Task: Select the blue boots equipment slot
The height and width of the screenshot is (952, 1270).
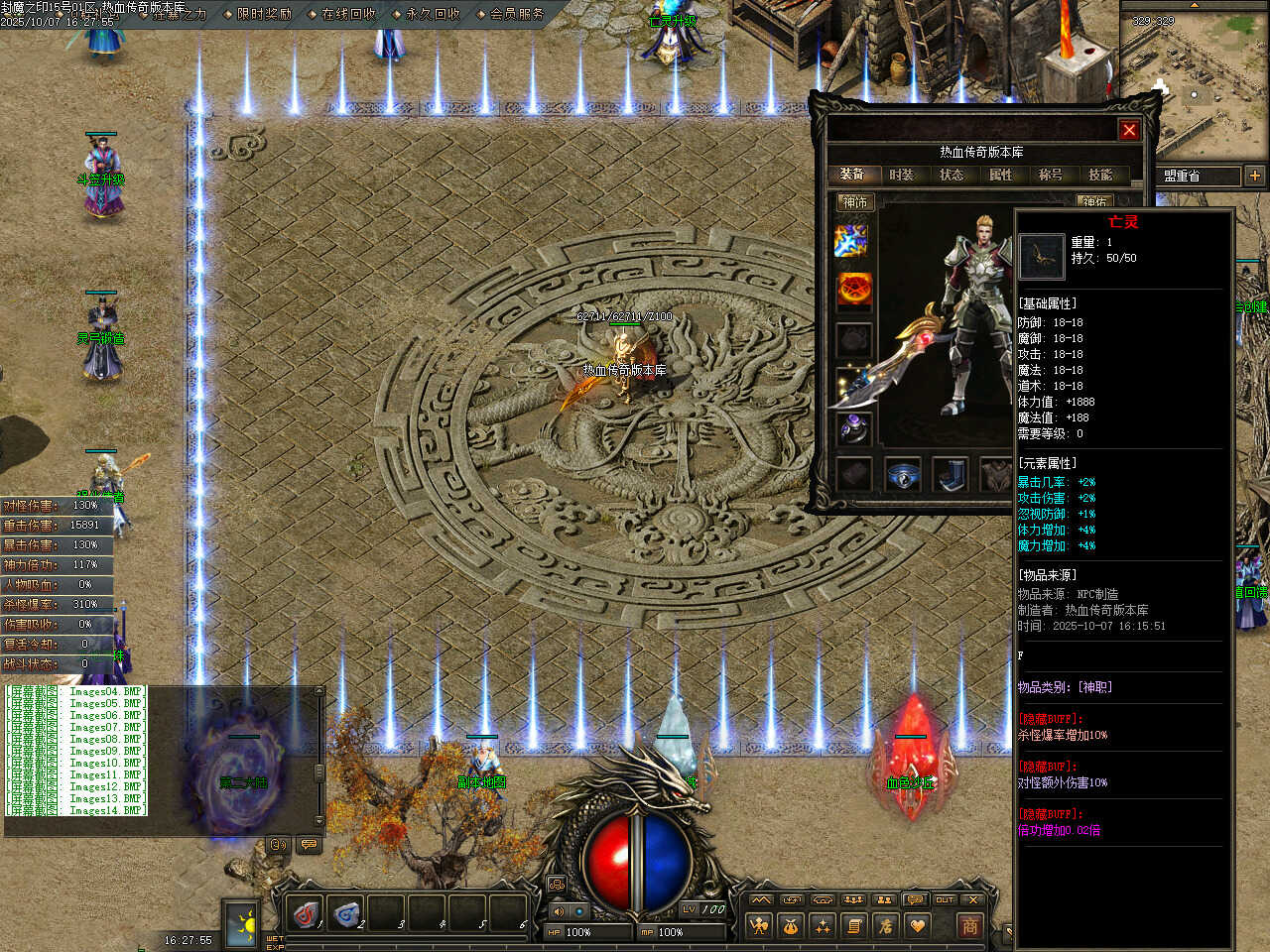Action: [952, 474]
